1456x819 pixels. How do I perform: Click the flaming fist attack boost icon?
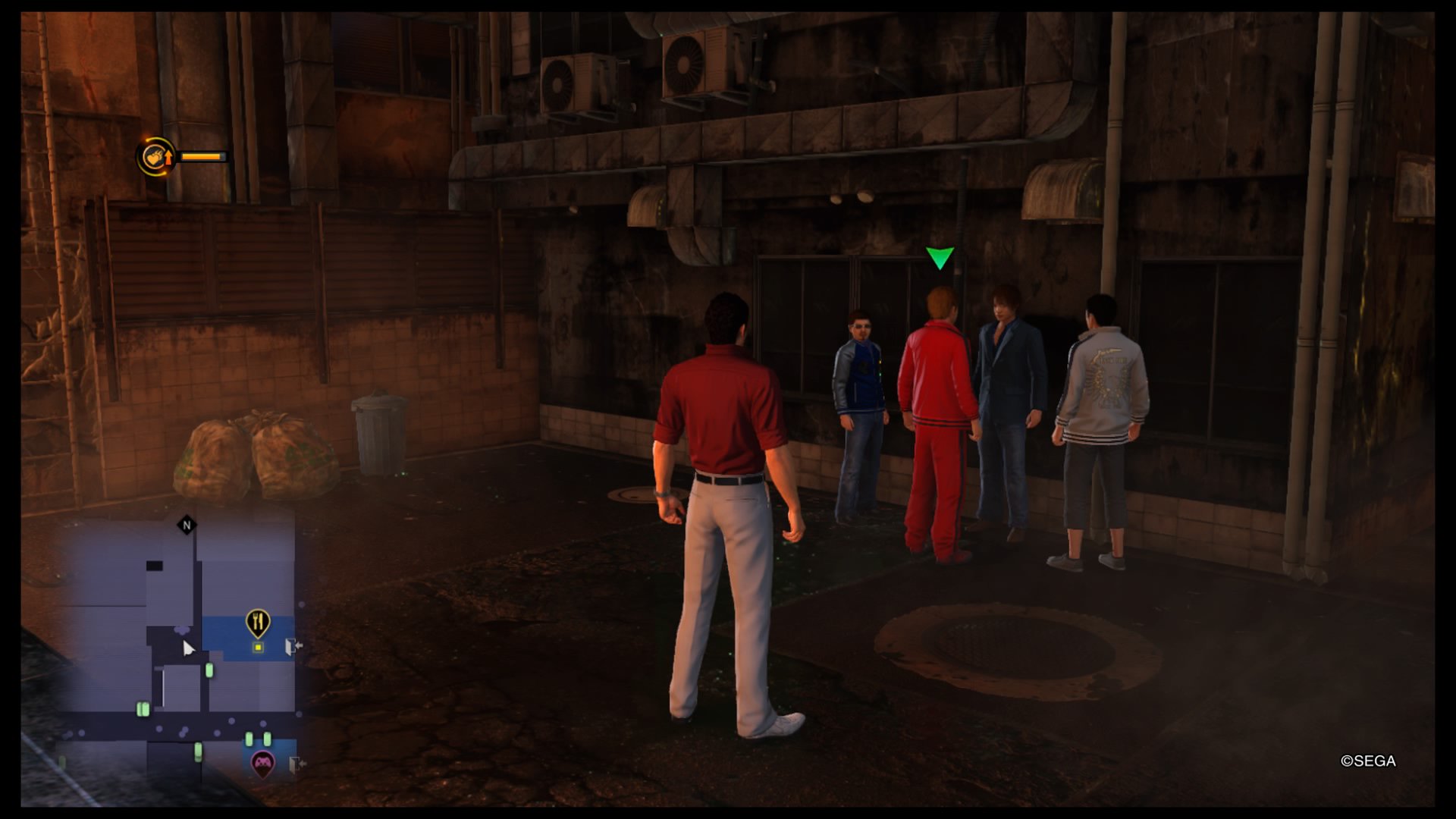[x=156, y=157]
